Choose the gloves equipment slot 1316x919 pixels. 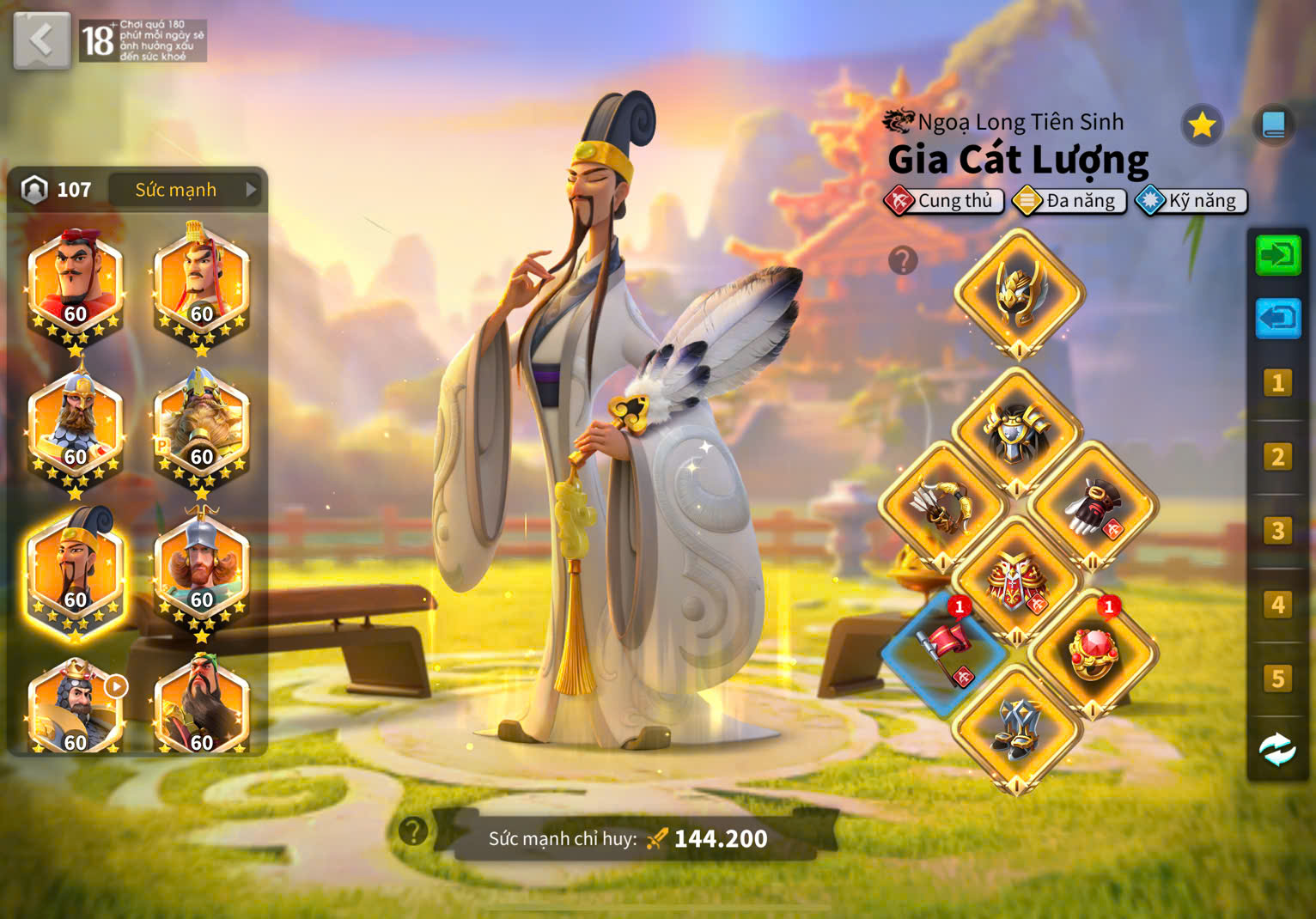tap(1092, 506)
